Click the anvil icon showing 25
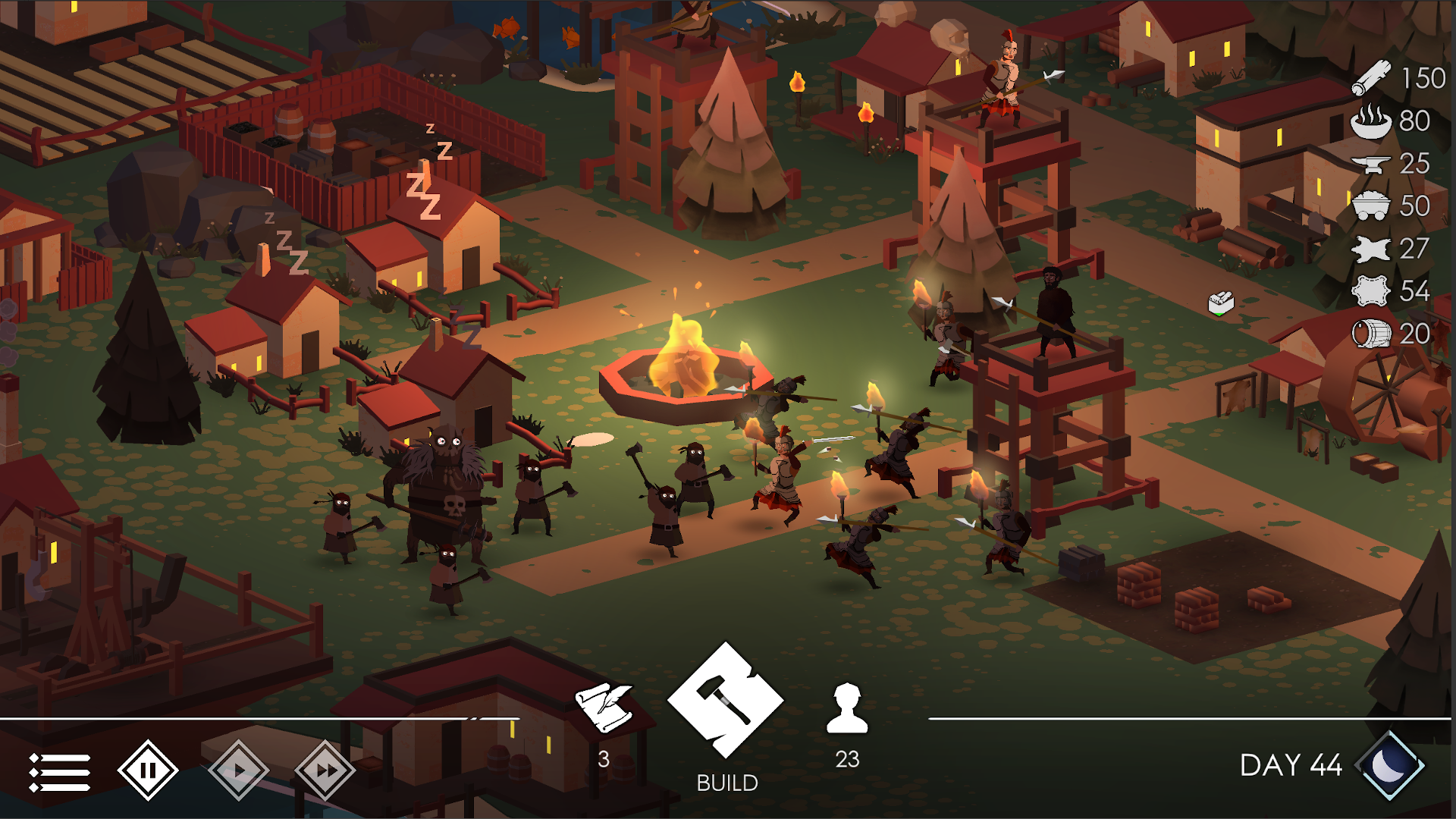The image size is (1456, 819). (1371, 165)
